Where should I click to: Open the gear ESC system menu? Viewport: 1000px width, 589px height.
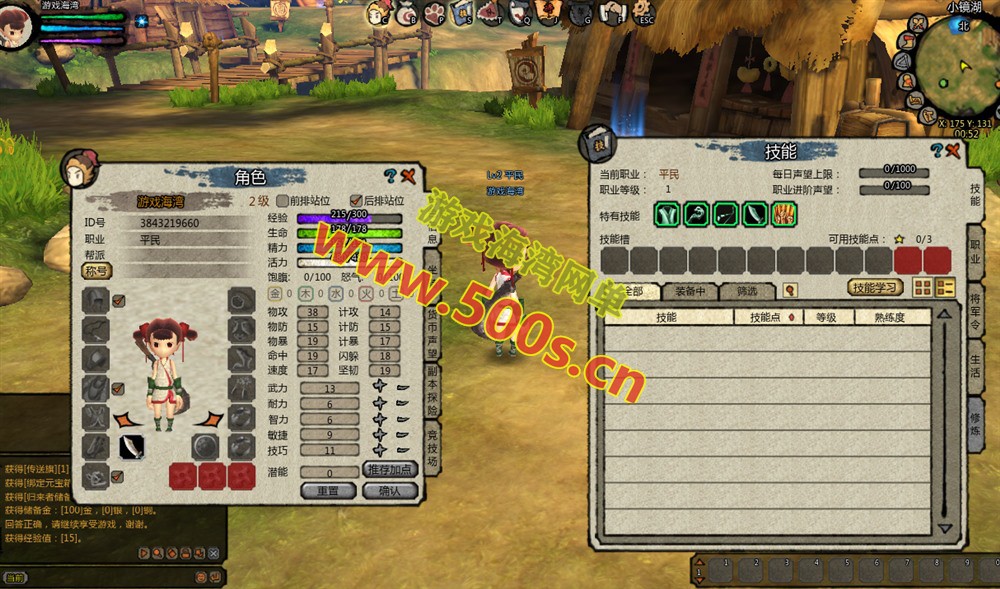coord(643,13)
